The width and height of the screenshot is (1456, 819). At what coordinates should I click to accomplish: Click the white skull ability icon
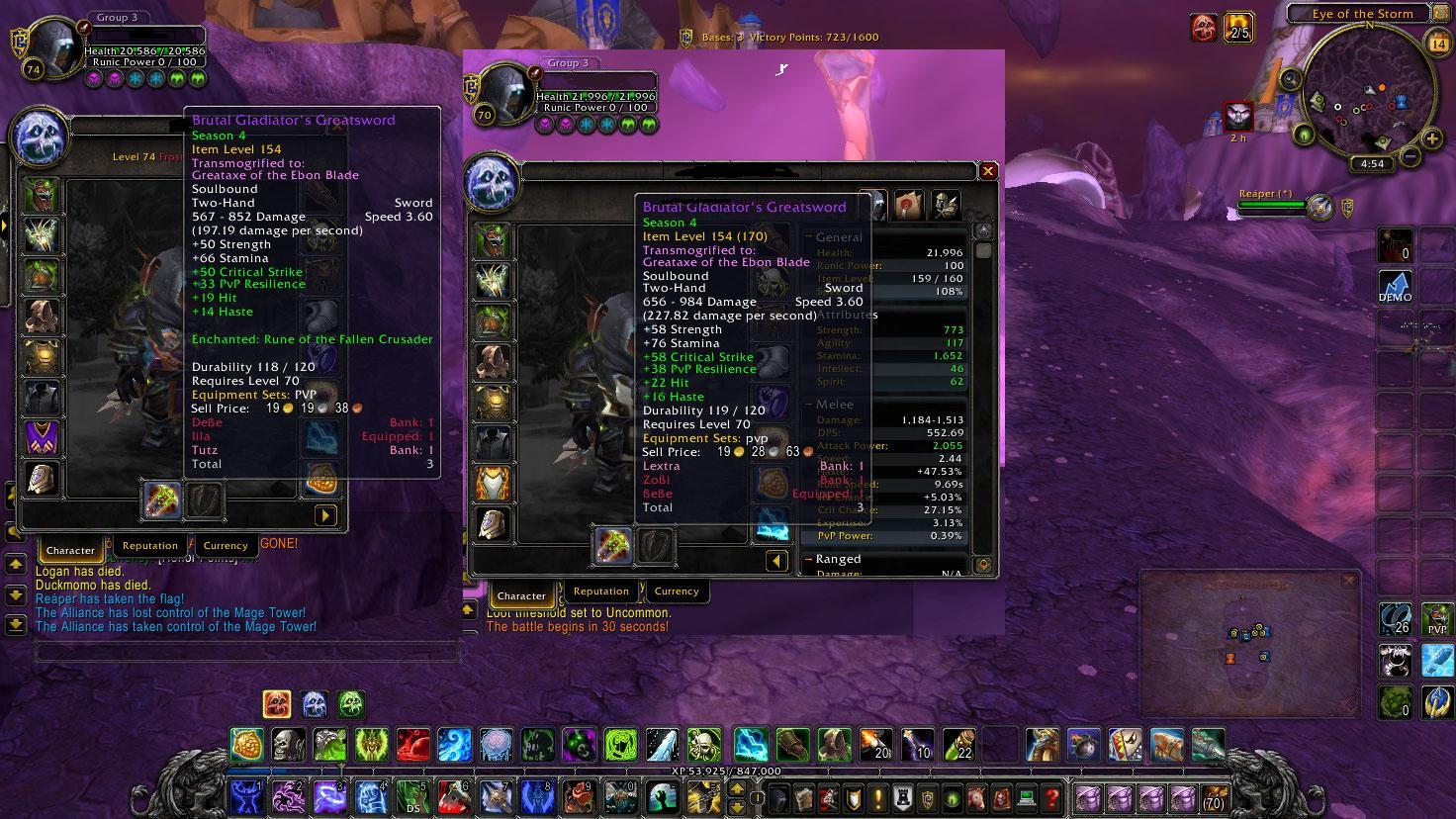[x=288, y=744]
